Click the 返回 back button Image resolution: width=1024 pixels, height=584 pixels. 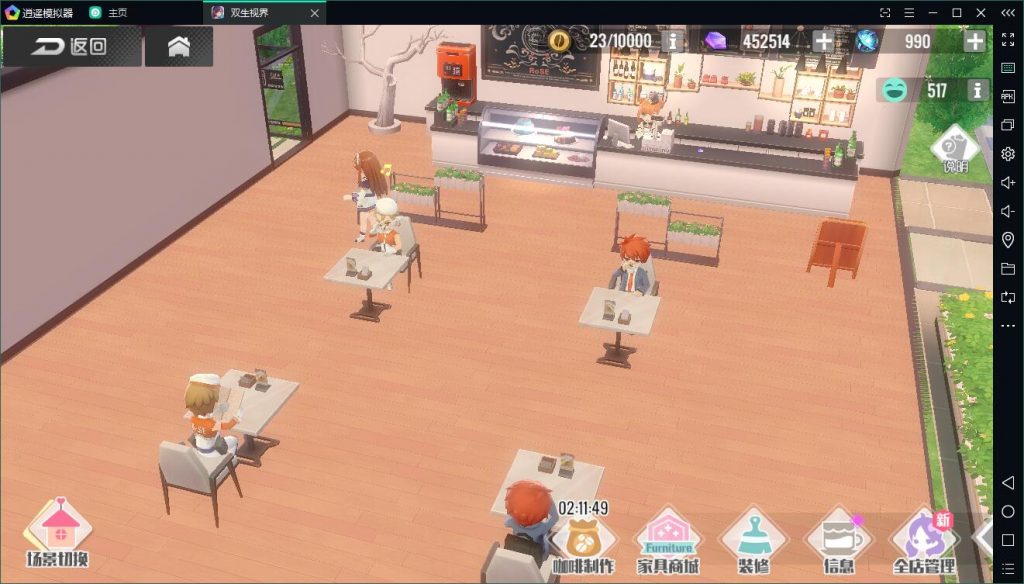[70, 46]
